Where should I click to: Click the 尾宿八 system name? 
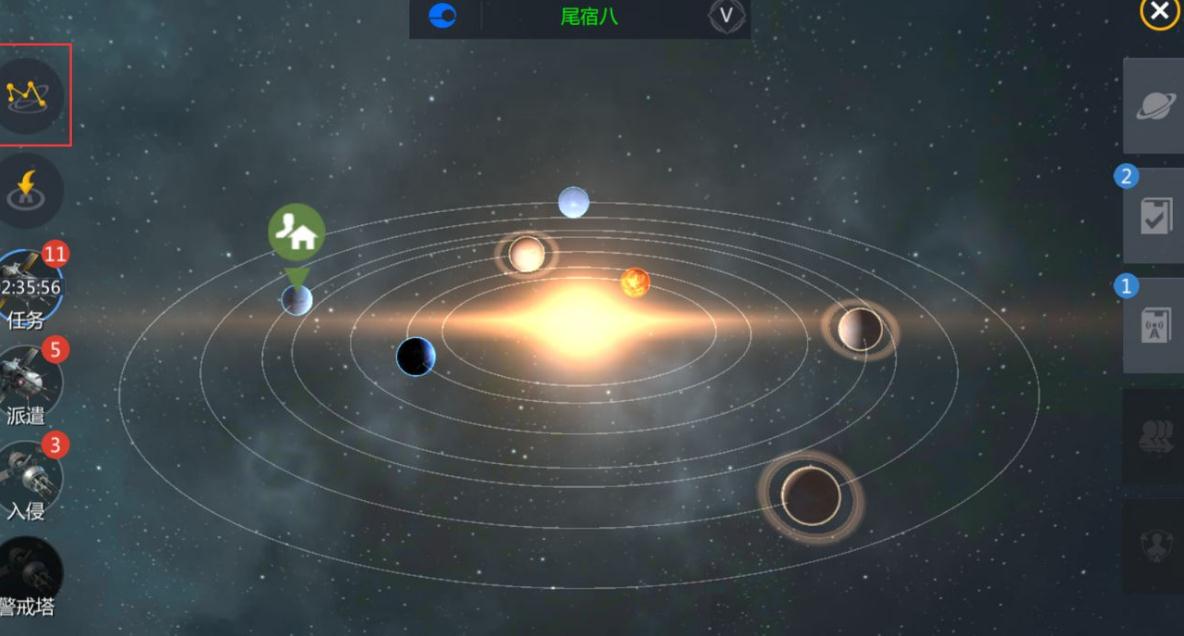tap(589, 16)
